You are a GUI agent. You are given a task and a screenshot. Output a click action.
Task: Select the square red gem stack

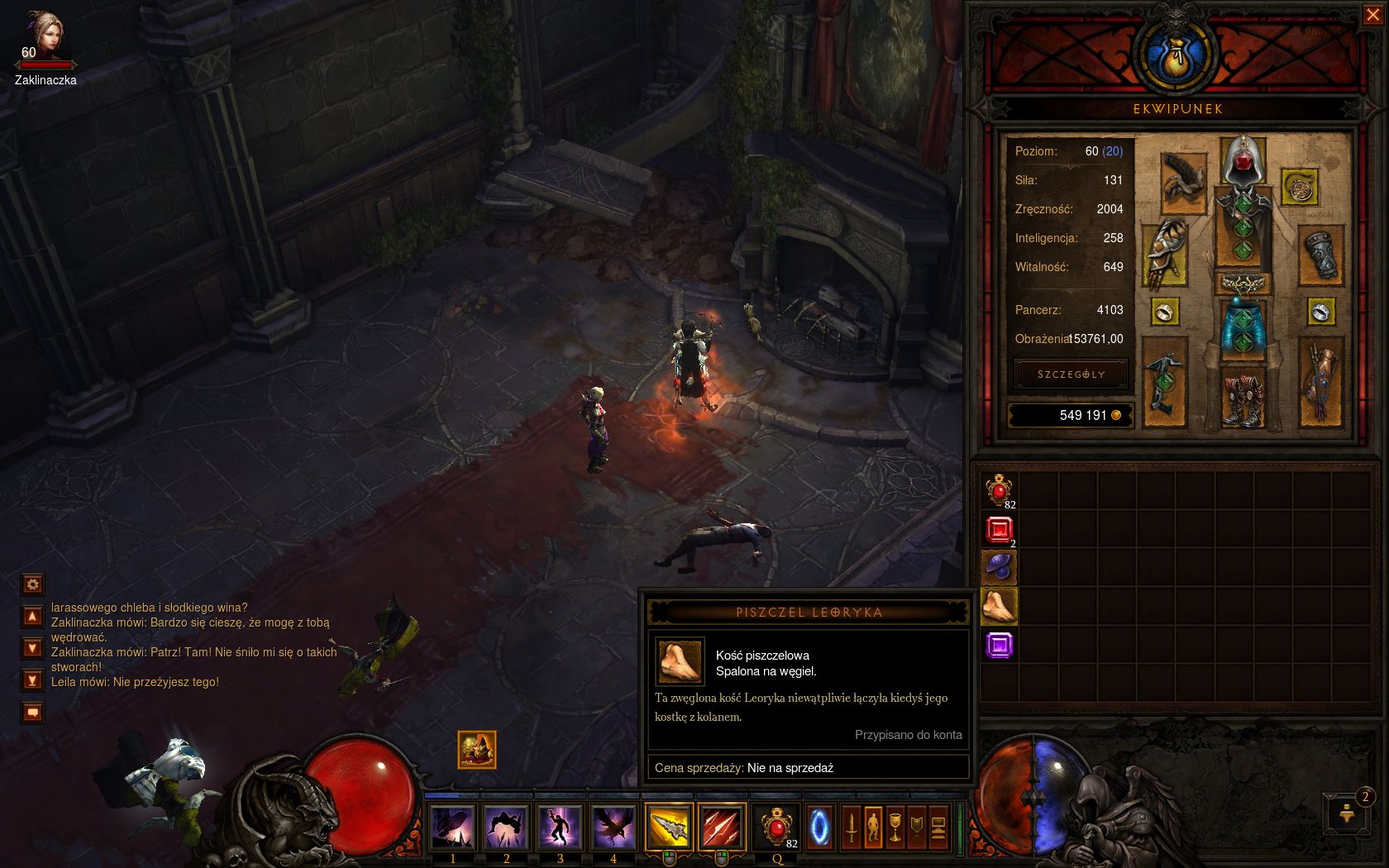999,529
